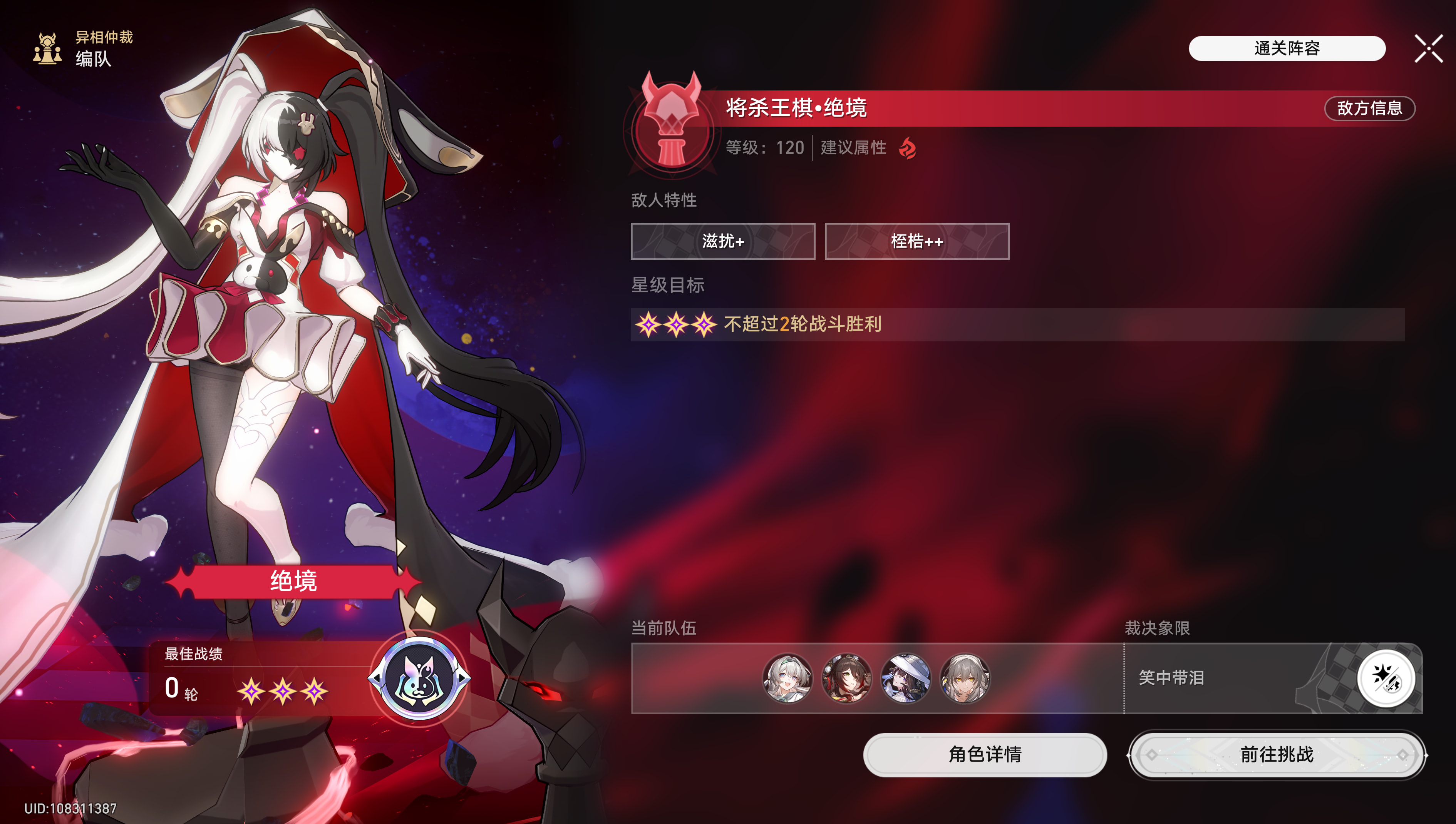Viewport: 1456px width, 824px height.
Task: Click the rabbit emblem badge beside best record
Action: [419, 678]
